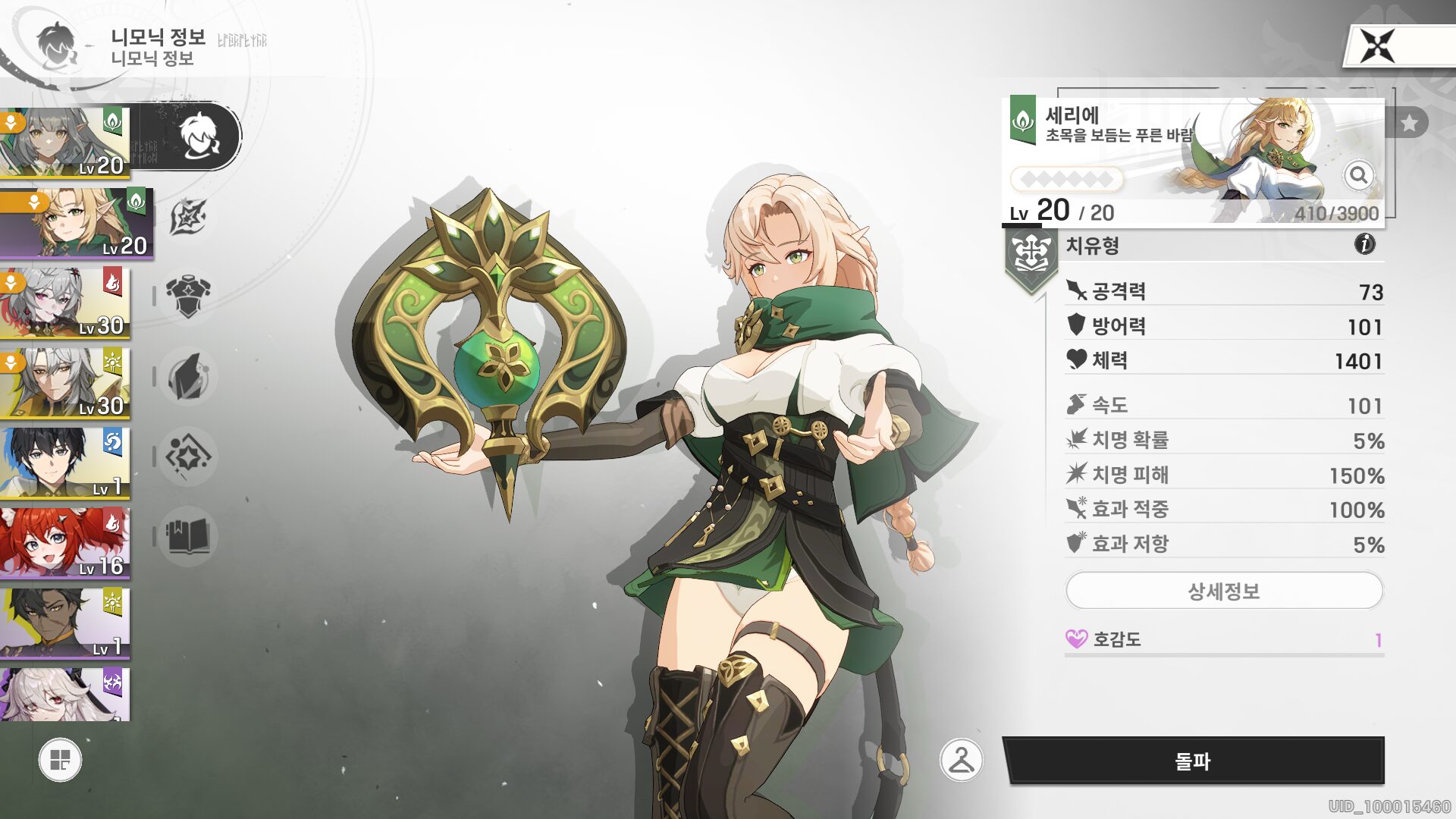Select the white-haired red-eyed character at list bottom

65,694
